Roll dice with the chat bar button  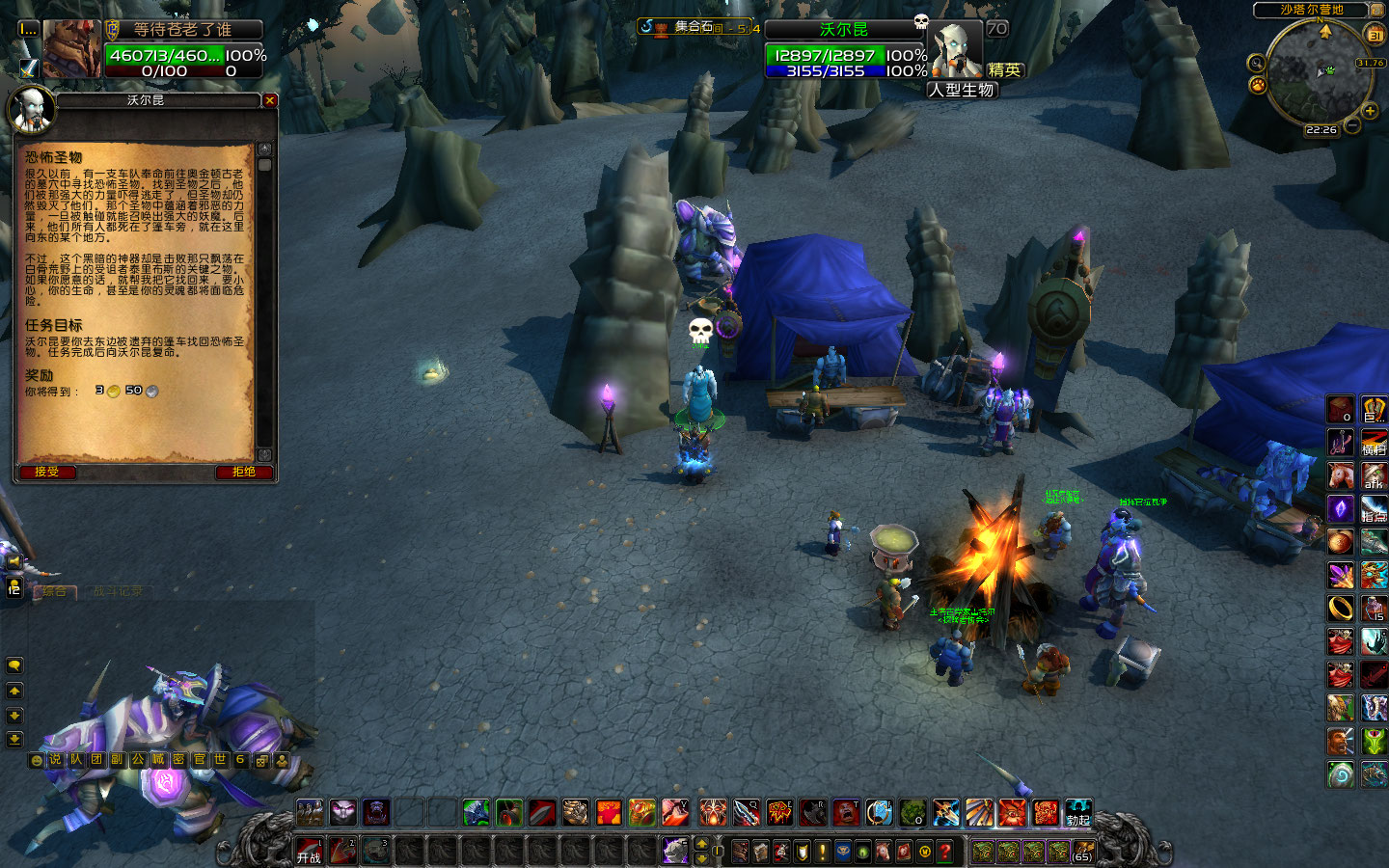261,760
